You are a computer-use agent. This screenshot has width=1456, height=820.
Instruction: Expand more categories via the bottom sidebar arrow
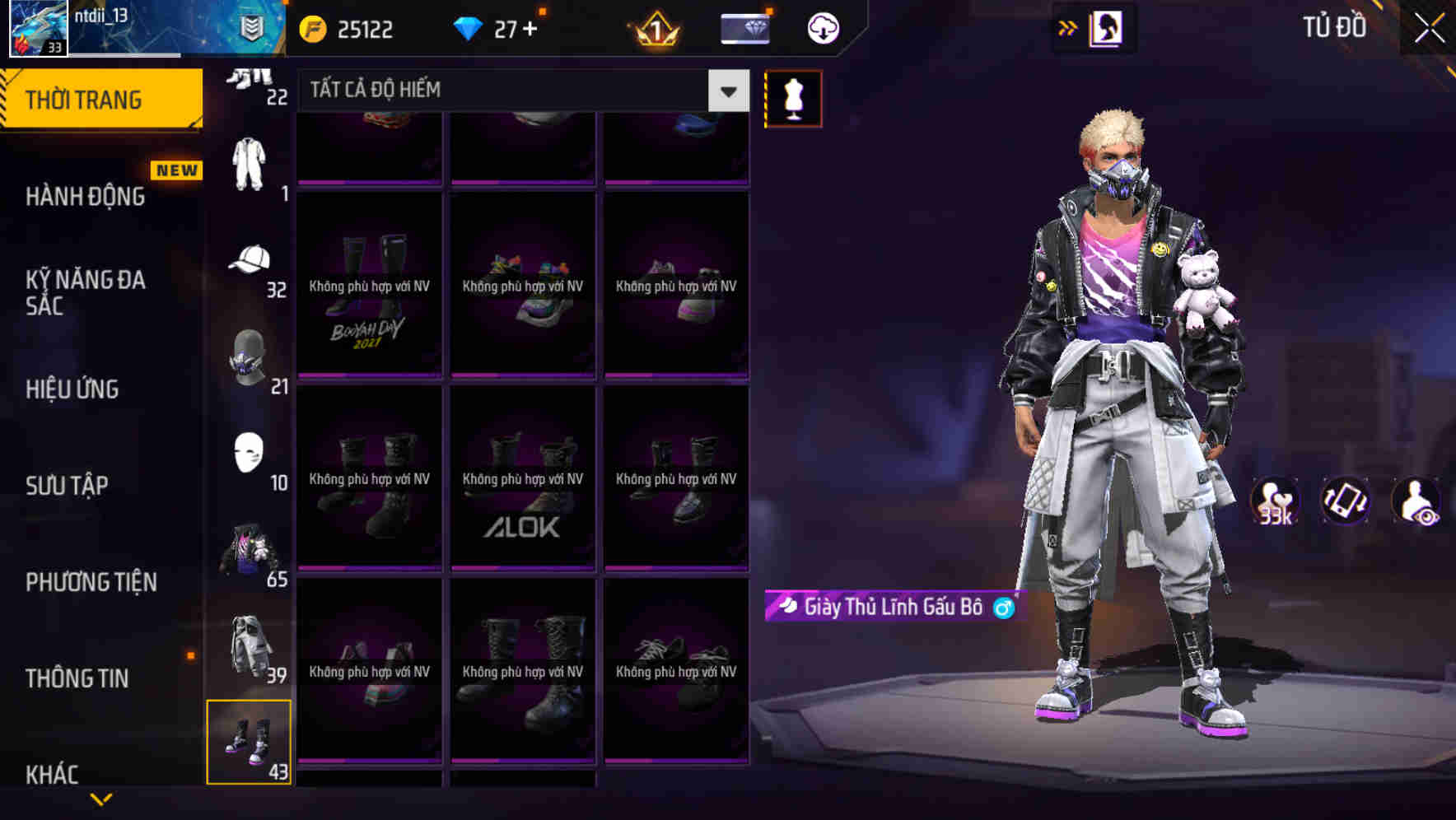pos(101,799)
